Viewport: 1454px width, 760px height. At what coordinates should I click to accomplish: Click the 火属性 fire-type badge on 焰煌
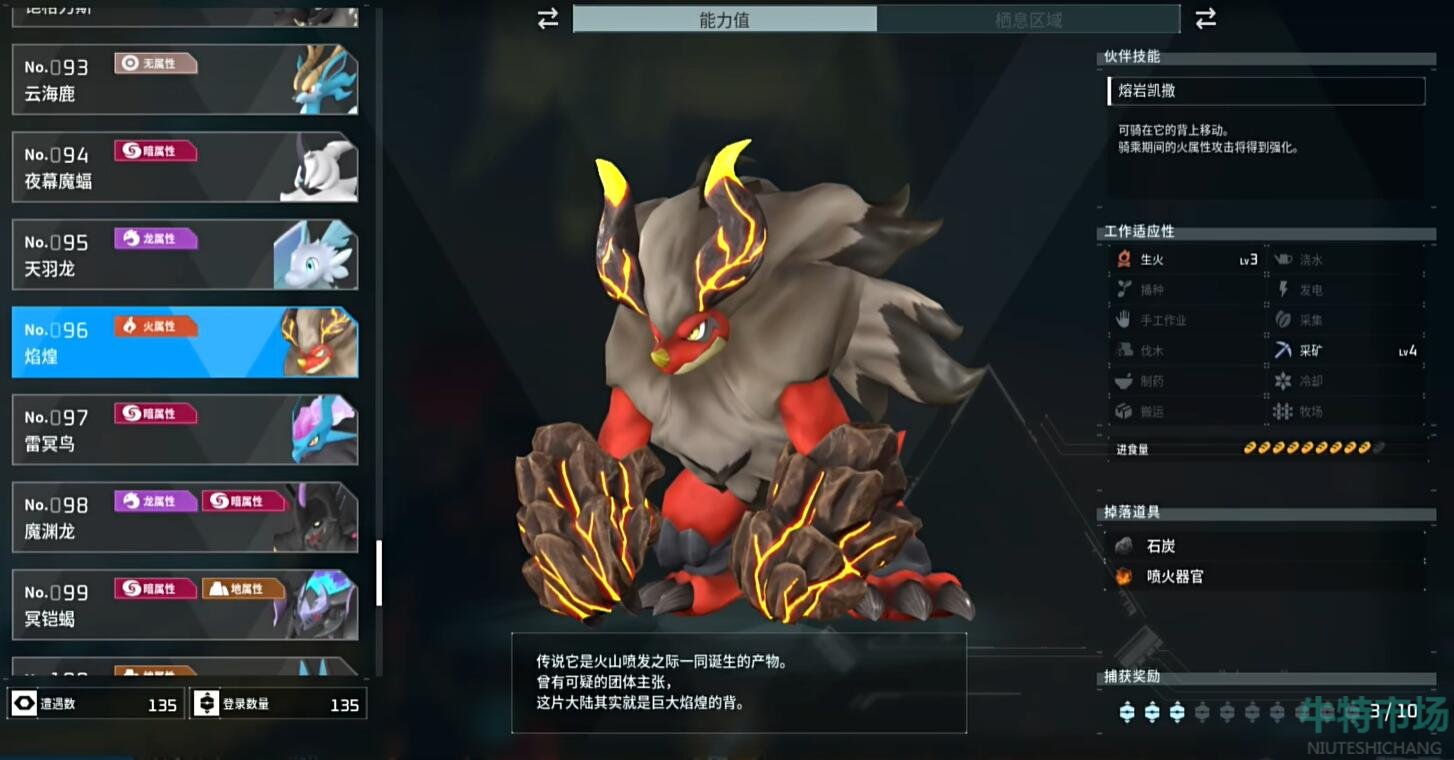154,326
